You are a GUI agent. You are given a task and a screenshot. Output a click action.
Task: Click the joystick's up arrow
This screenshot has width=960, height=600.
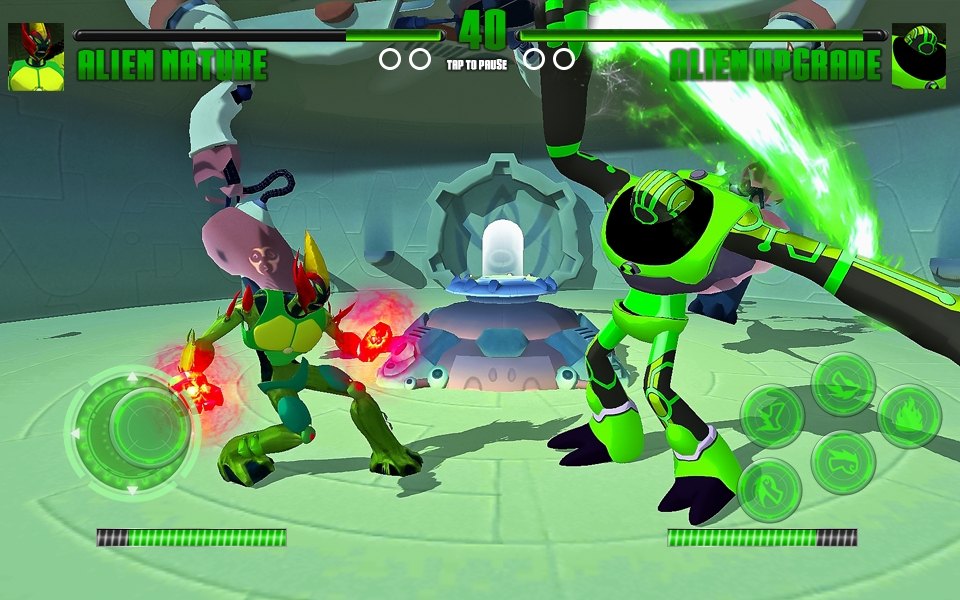[x=130, y=377]
